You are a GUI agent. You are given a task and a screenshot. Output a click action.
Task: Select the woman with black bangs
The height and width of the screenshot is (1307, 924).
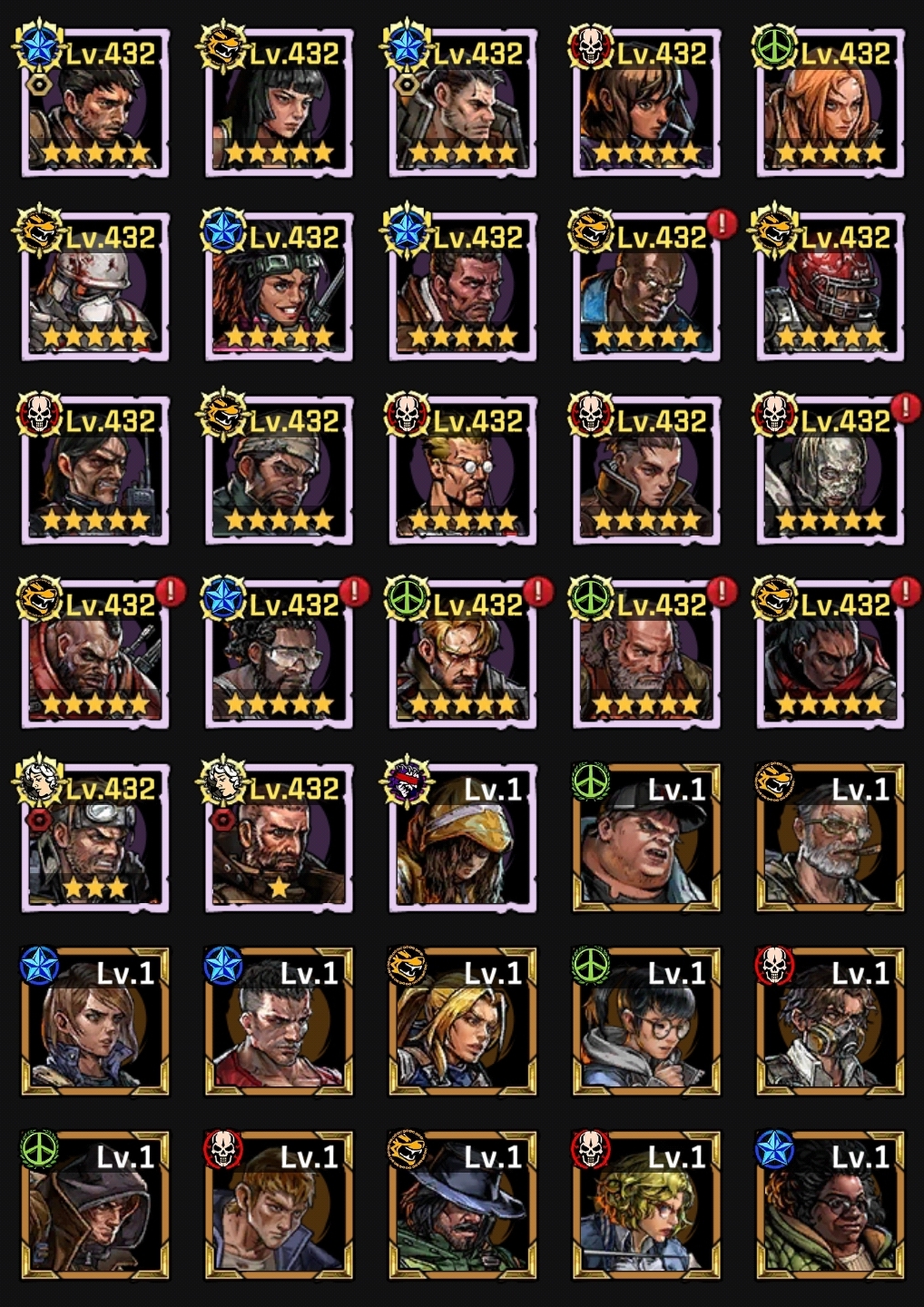pos(279,104)
